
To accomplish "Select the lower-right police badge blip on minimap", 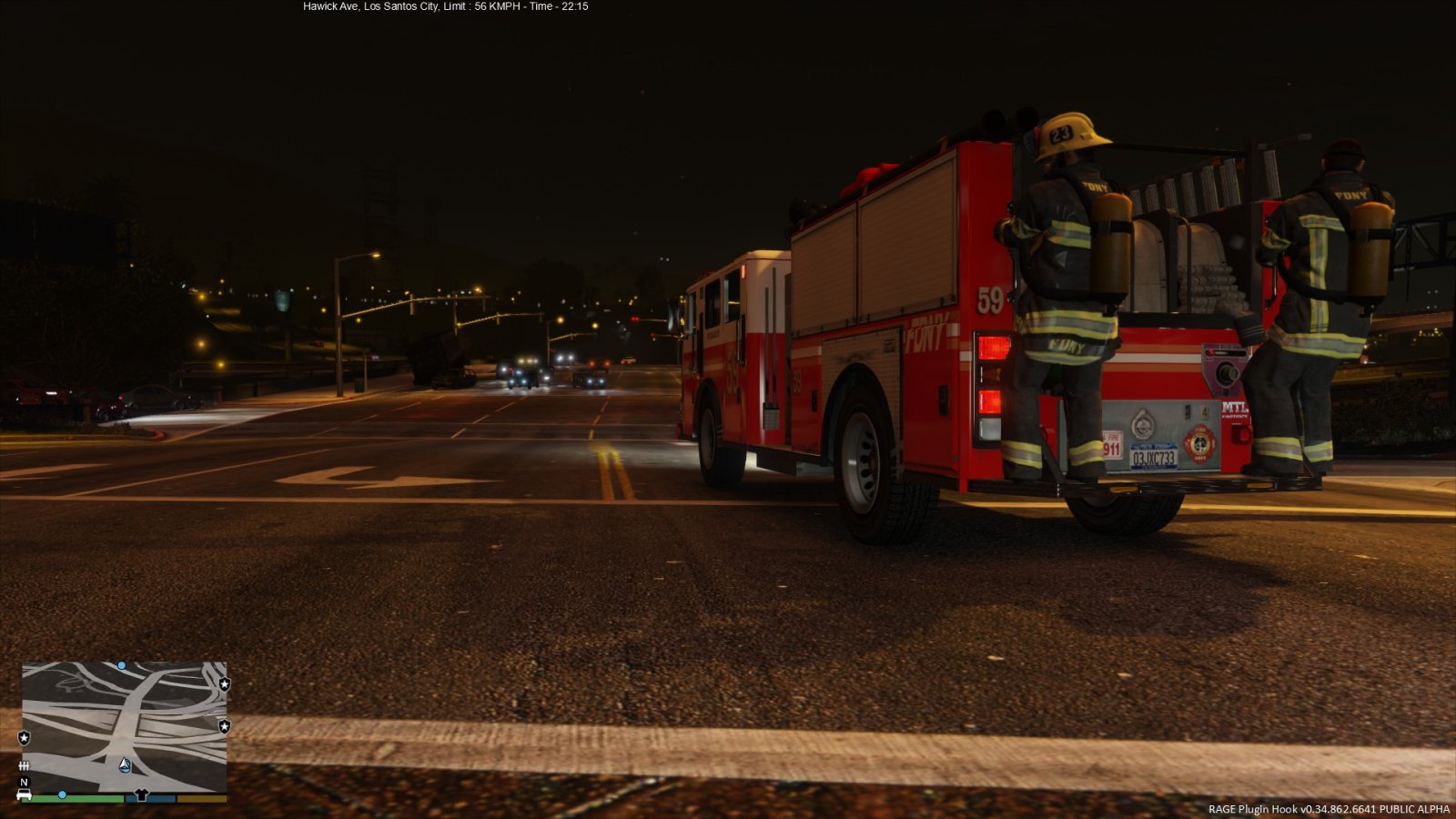I will 225,726.
